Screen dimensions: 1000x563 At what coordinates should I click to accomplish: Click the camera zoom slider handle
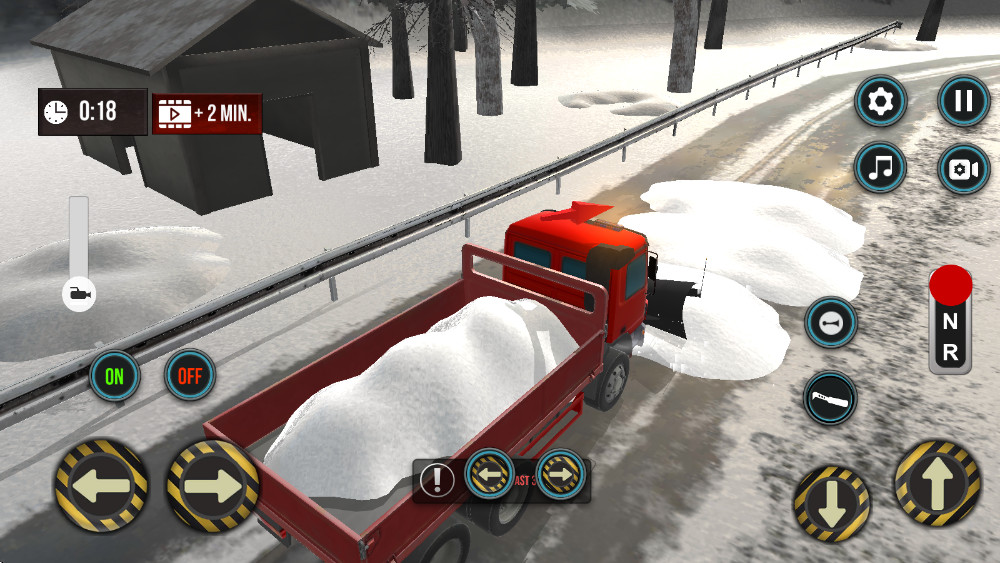click(x=79, y=294)
